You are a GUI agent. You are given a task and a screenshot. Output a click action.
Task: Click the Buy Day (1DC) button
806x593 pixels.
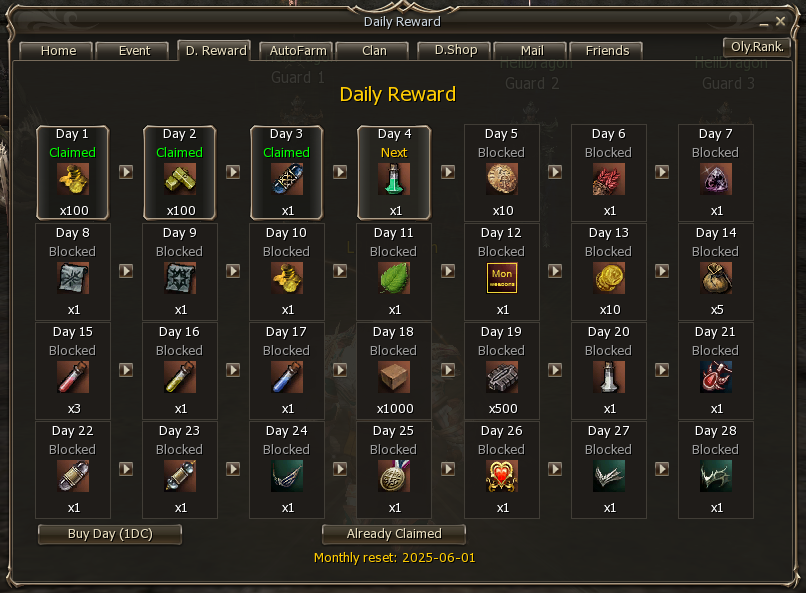(x=110, y=534)
